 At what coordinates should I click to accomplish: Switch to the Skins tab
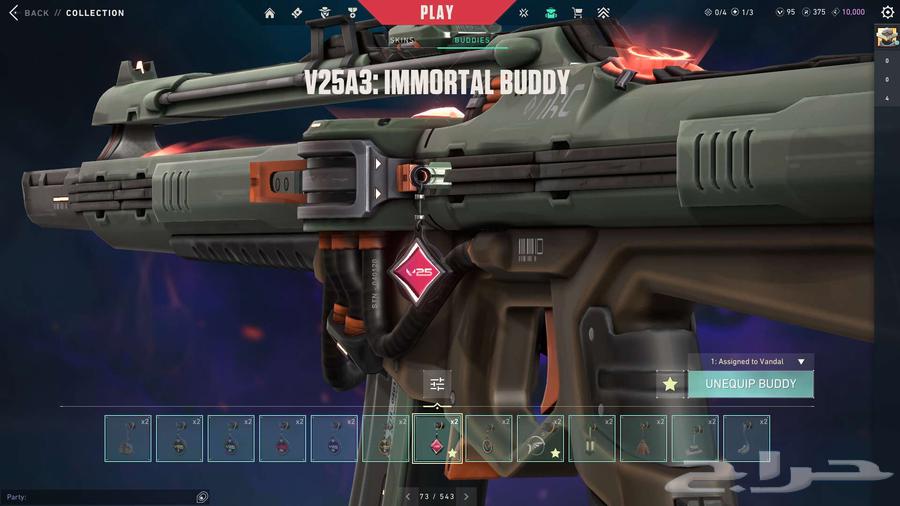[402, 40]
